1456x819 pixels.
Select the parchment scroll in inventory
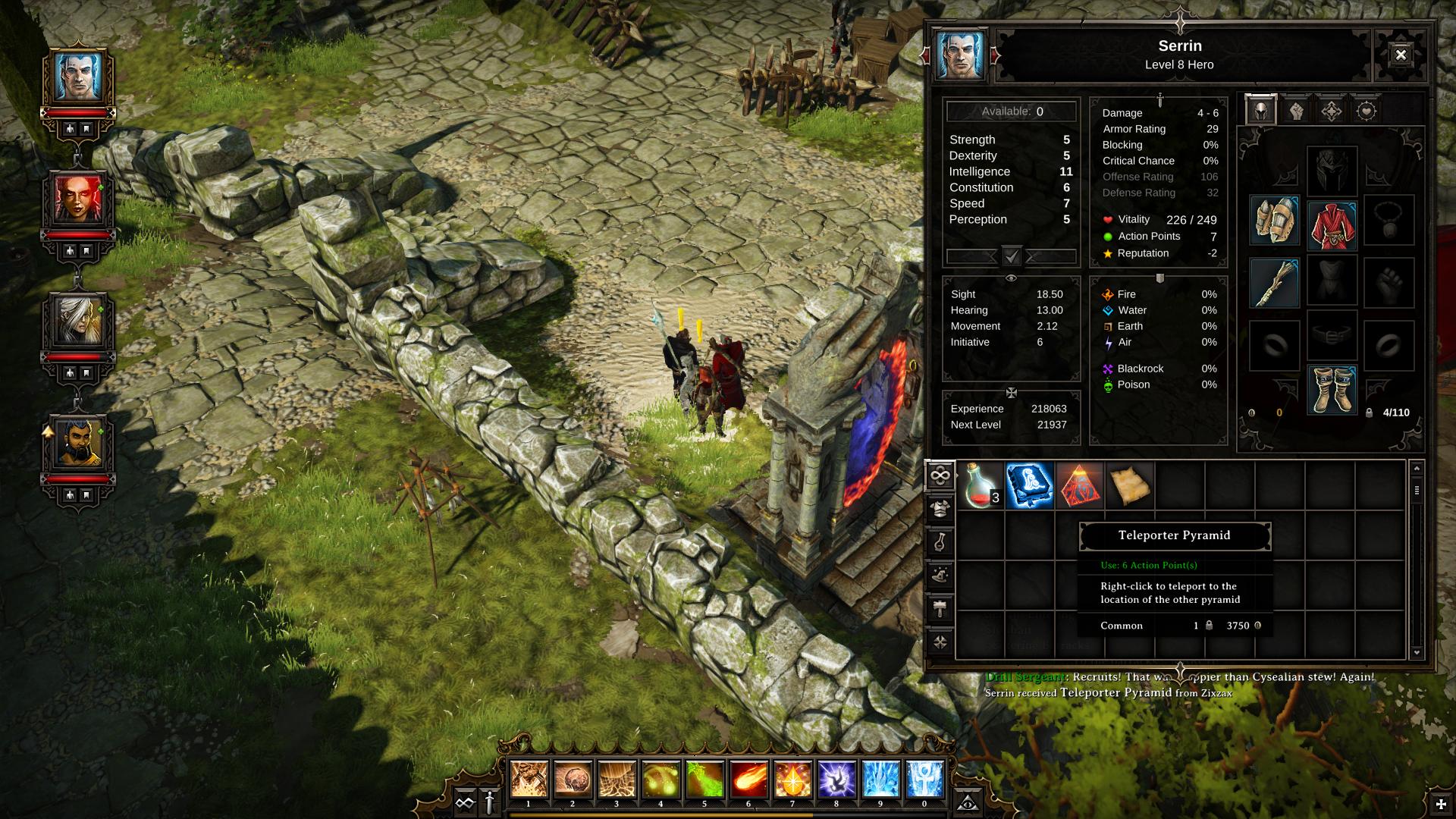point(1129,485)
